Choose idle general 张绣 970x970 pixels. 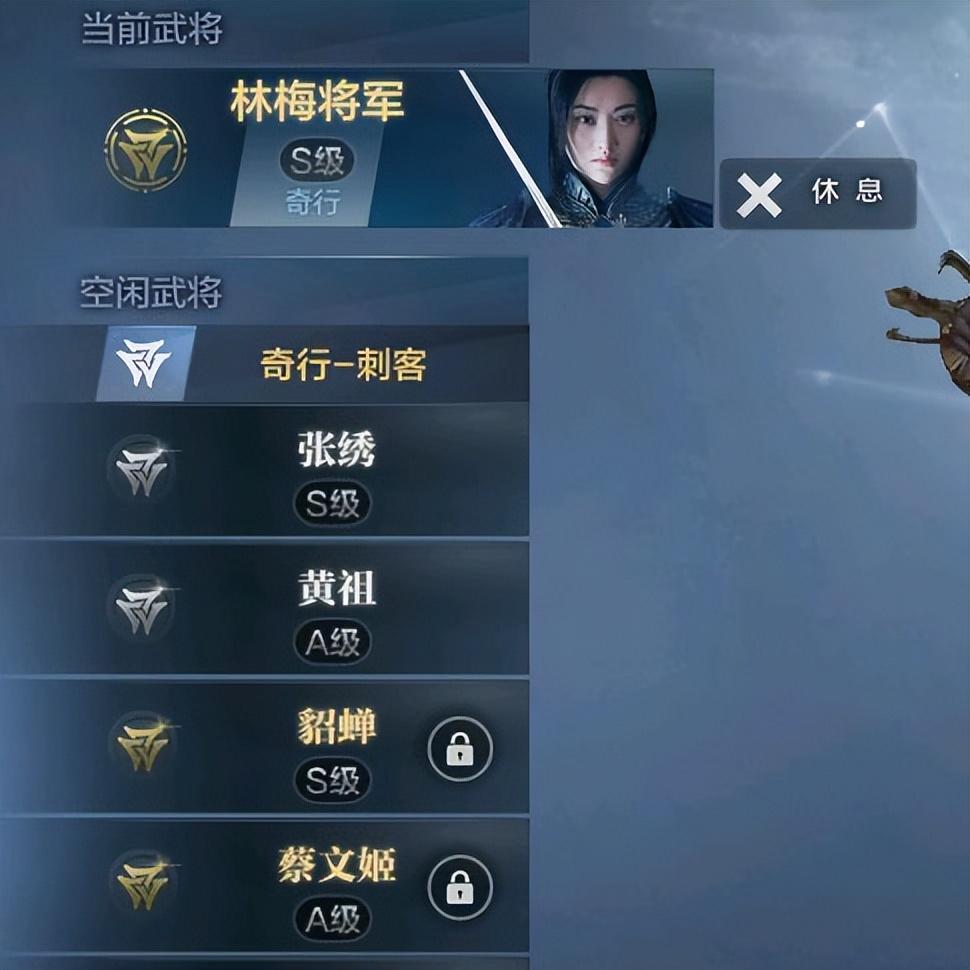point(335,471)
